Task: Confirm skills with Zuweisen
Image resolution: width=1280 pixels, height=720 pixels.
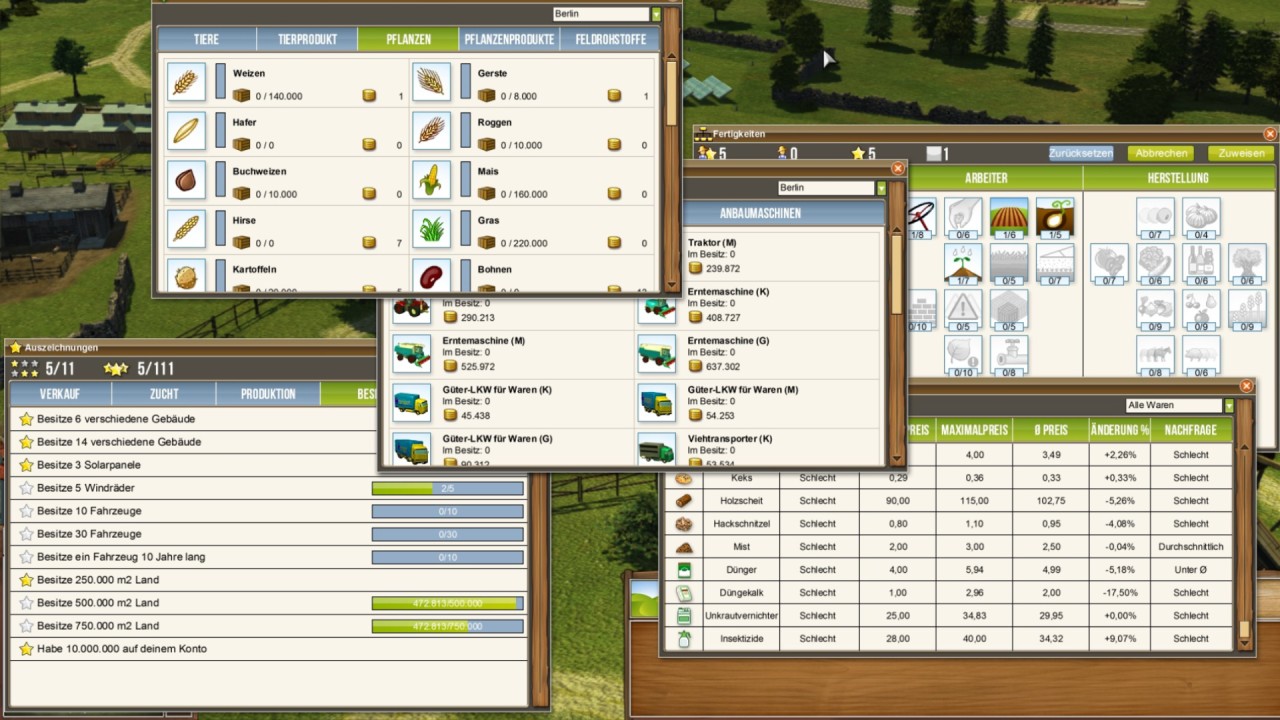Action: click(1241, 154)
